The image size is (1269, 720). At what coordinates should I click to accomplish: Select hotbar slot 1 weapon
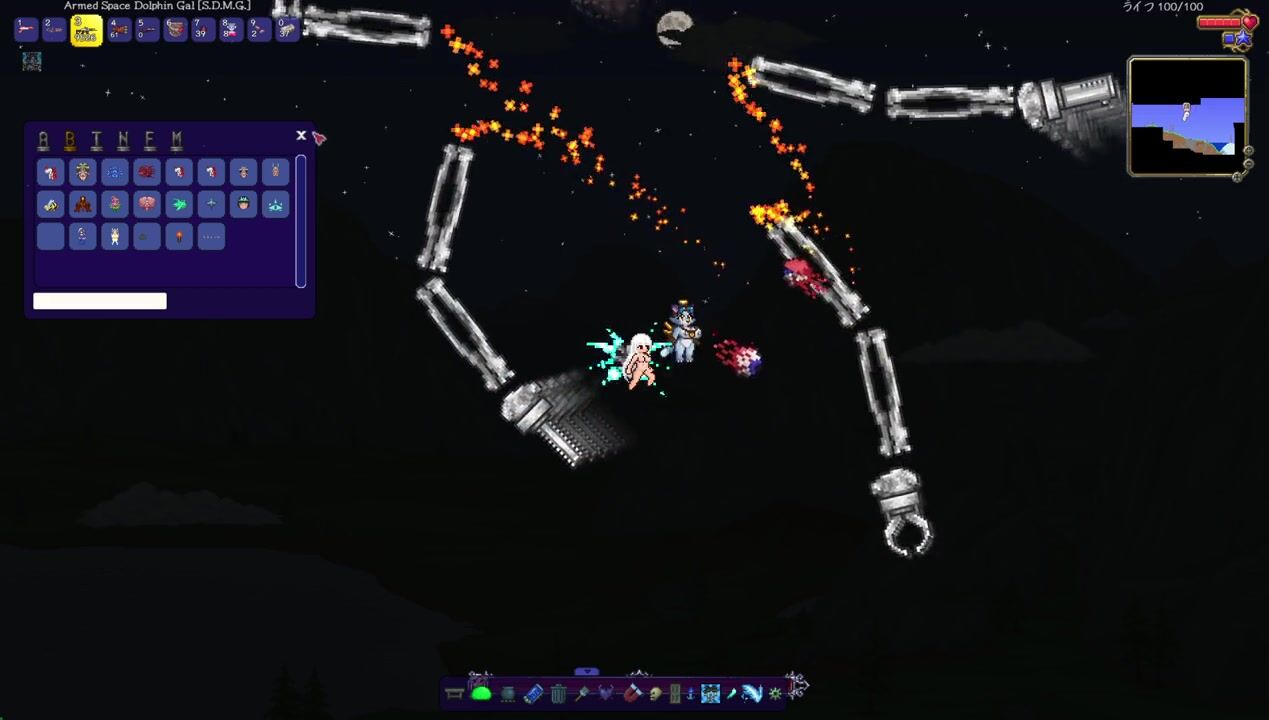26,30
